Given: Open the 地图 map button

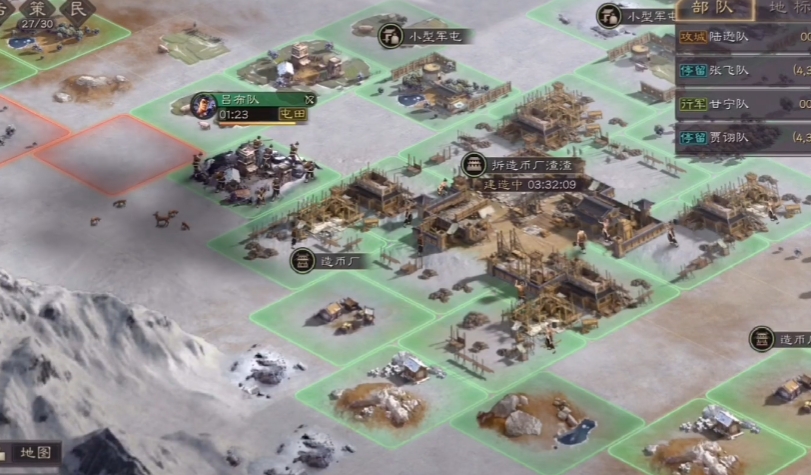Looking at the screenshot, I should [40, 452].
